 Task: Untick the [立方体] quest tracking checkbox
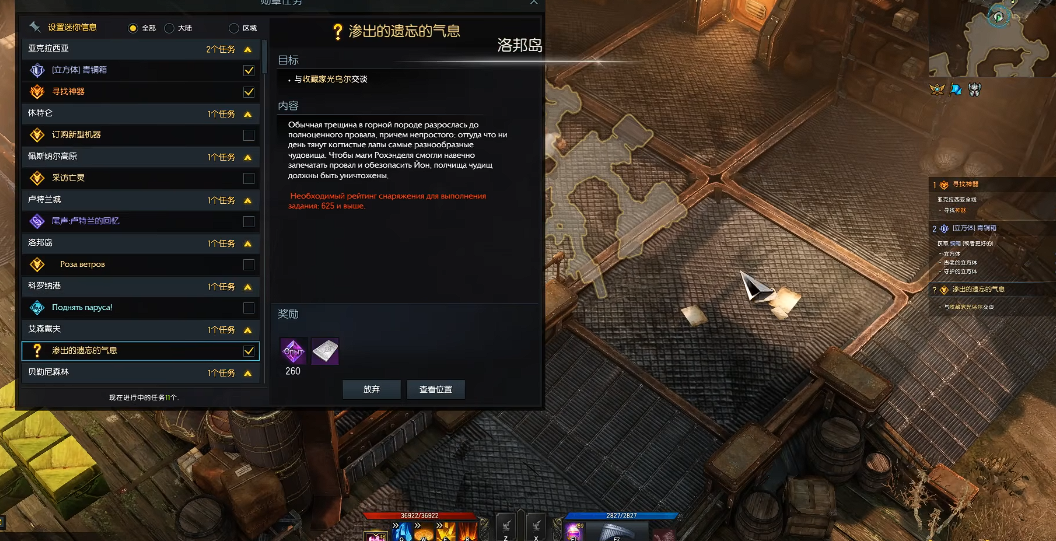tap(248, 71)
